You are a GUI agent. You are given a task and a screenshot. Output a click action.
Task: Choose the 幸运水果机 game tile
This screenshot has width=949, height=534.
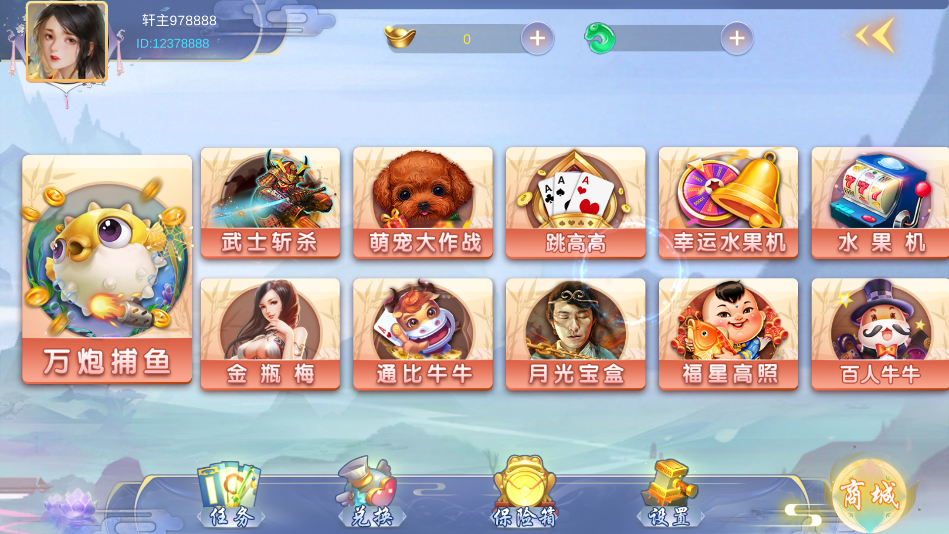point(728,202)
